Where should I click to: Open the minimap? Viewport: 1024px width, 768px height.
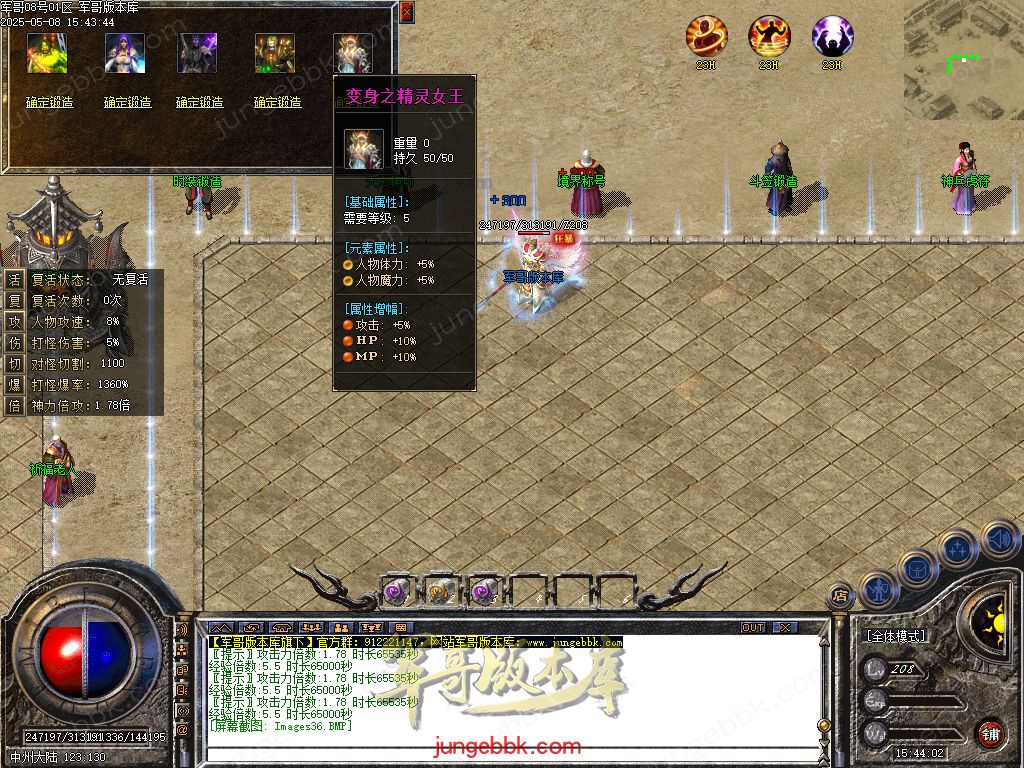click(964, 40)
